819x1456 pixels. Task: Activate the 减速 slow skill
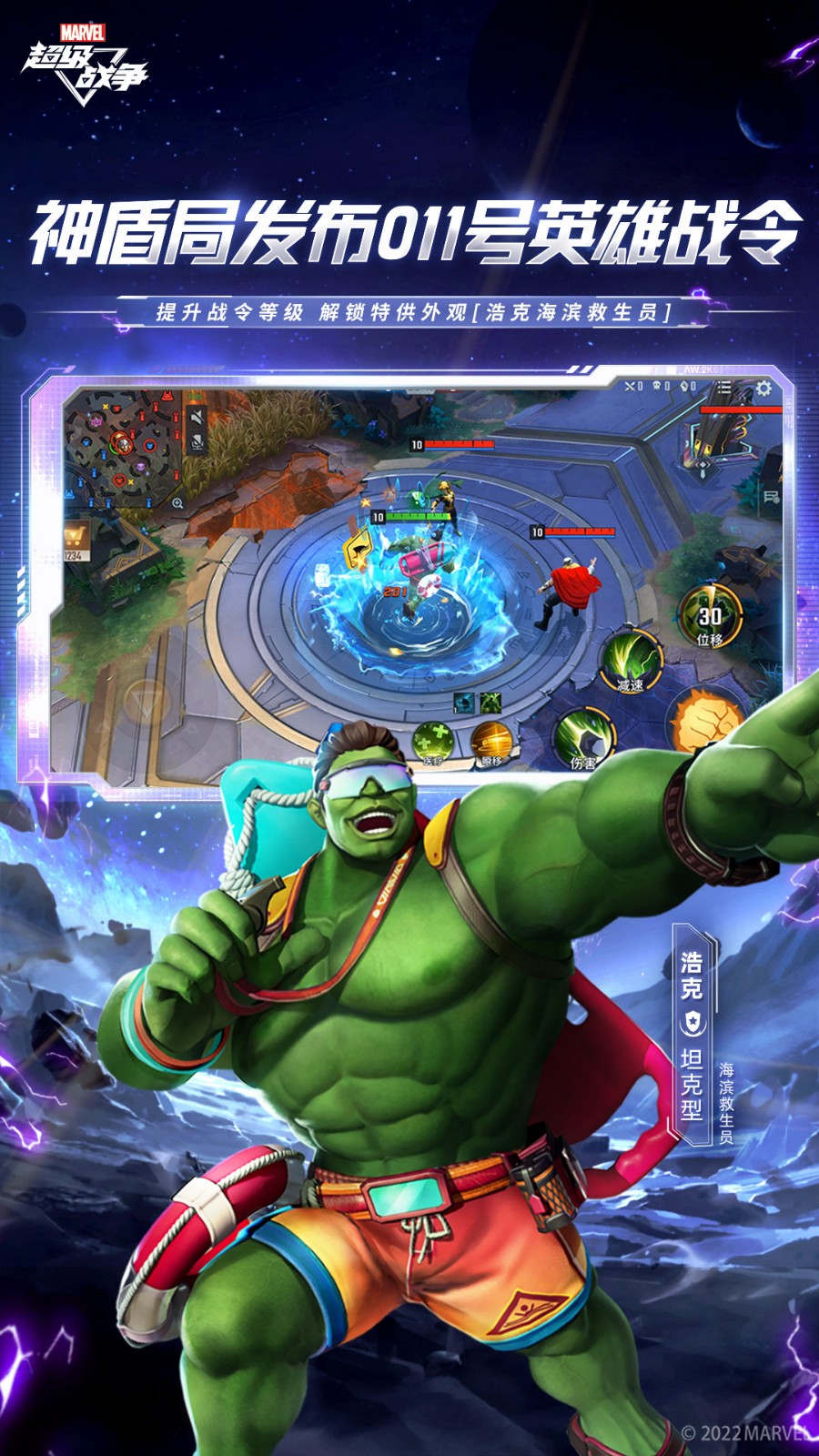(630, 657)
